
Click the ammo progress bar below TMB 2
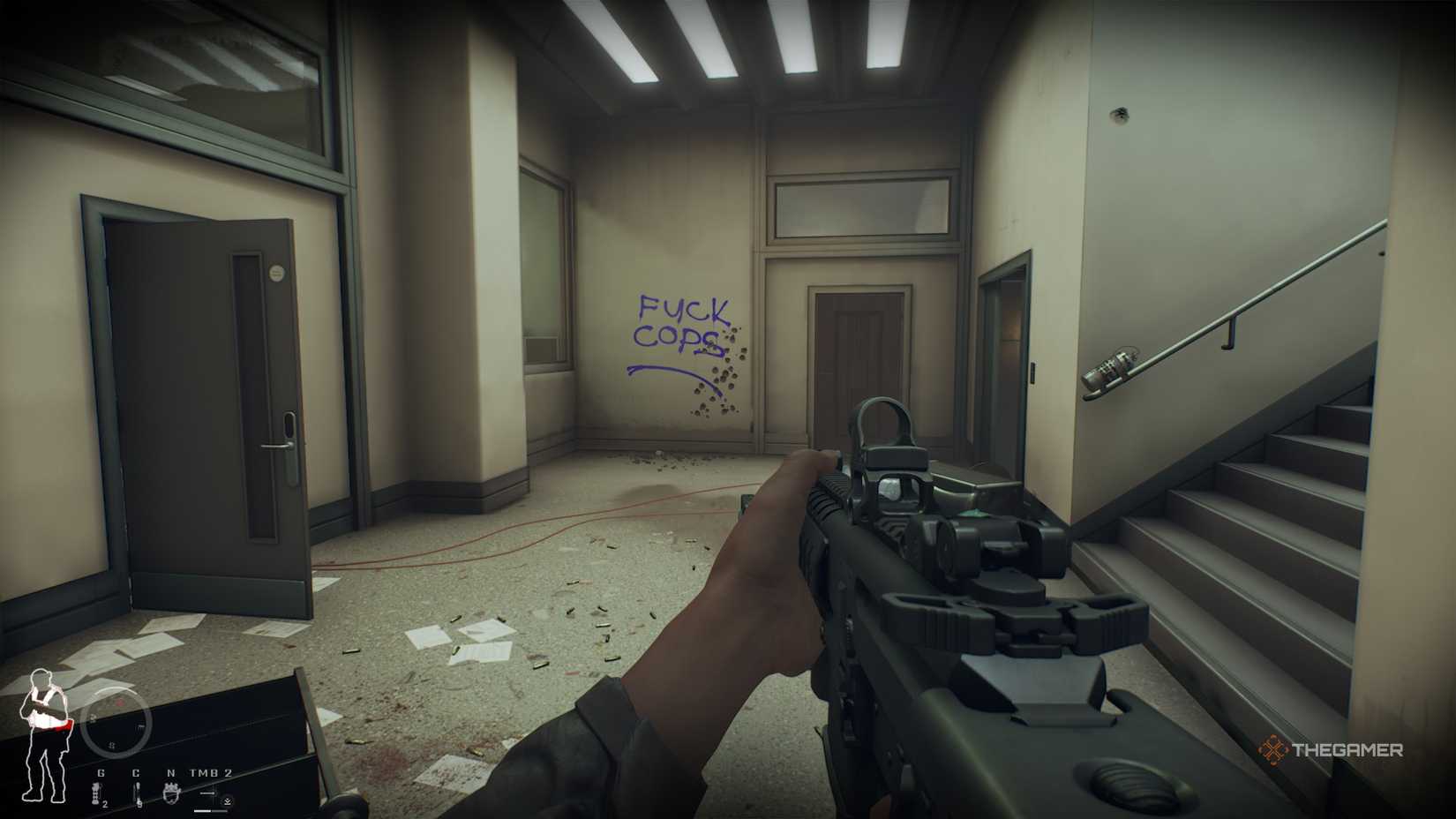[x=209, y=811]
